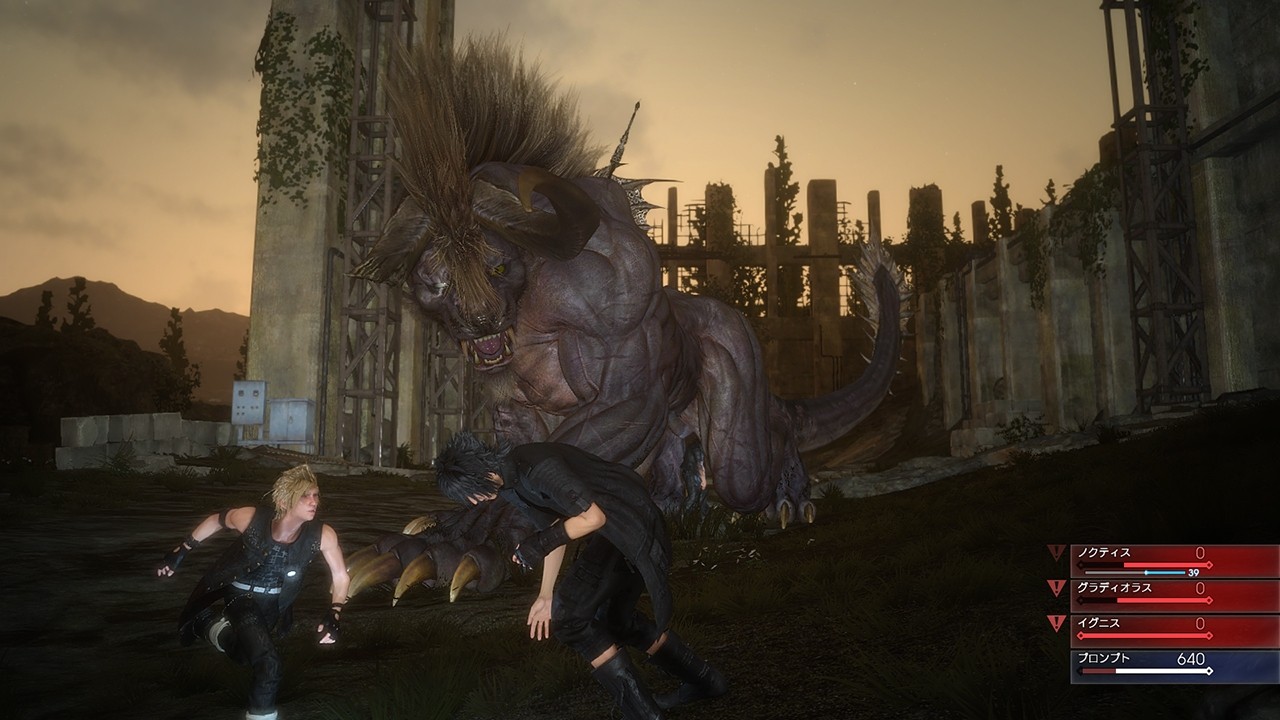The image size is (1280, 720).
Task: Expand the プロンプト party member entry
Action: pos(1150,665)
